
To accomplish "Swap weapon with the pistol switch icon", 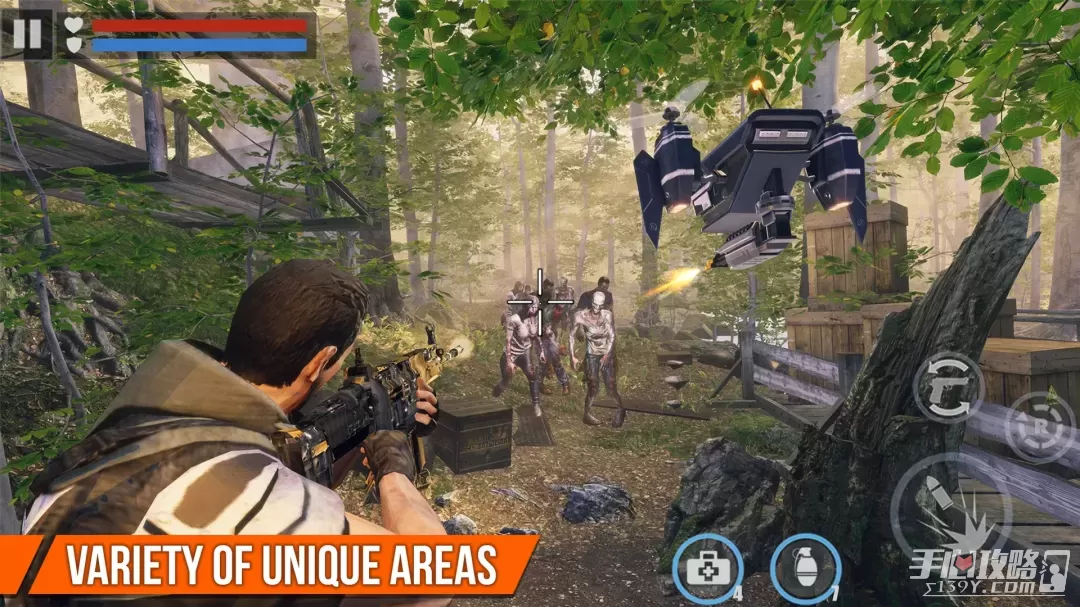I will (x=948, y=387).
